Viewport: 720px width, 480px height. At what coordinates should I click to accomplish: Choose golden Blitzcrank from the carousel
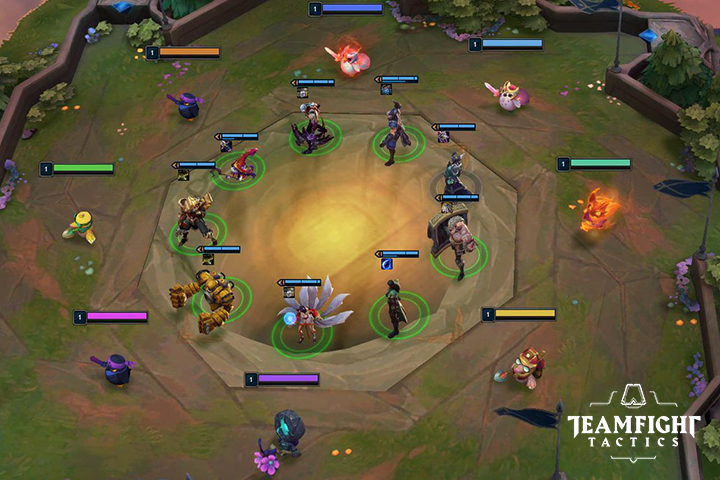click(x=212, y=297)
